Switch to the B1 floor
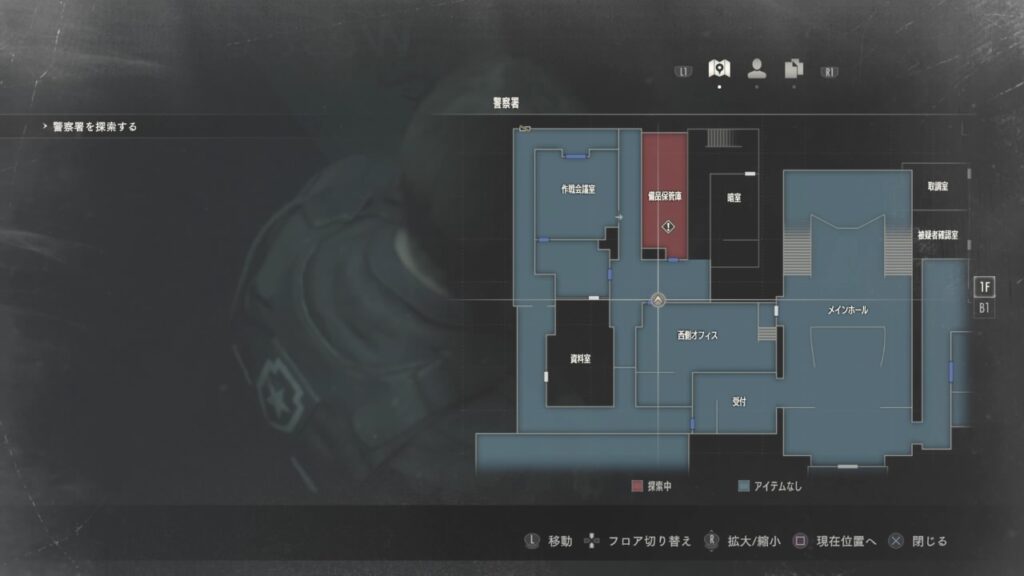 tap(984, 308)
